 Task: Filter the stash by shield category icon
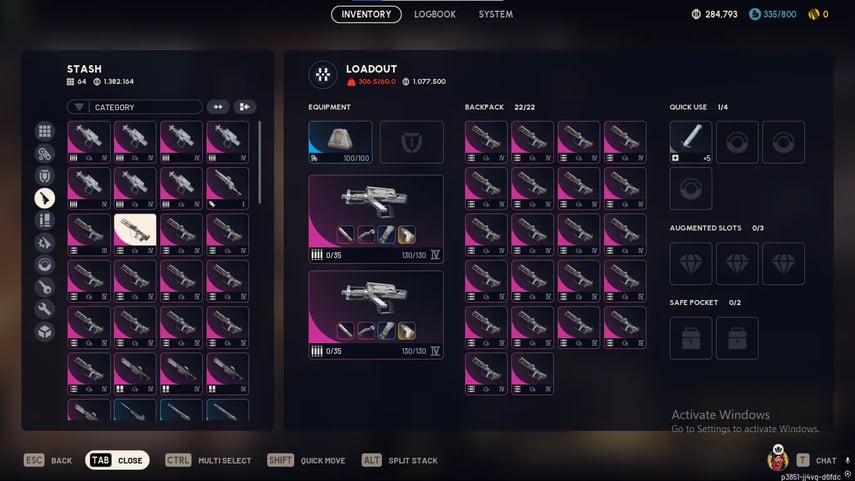(45, 176)
